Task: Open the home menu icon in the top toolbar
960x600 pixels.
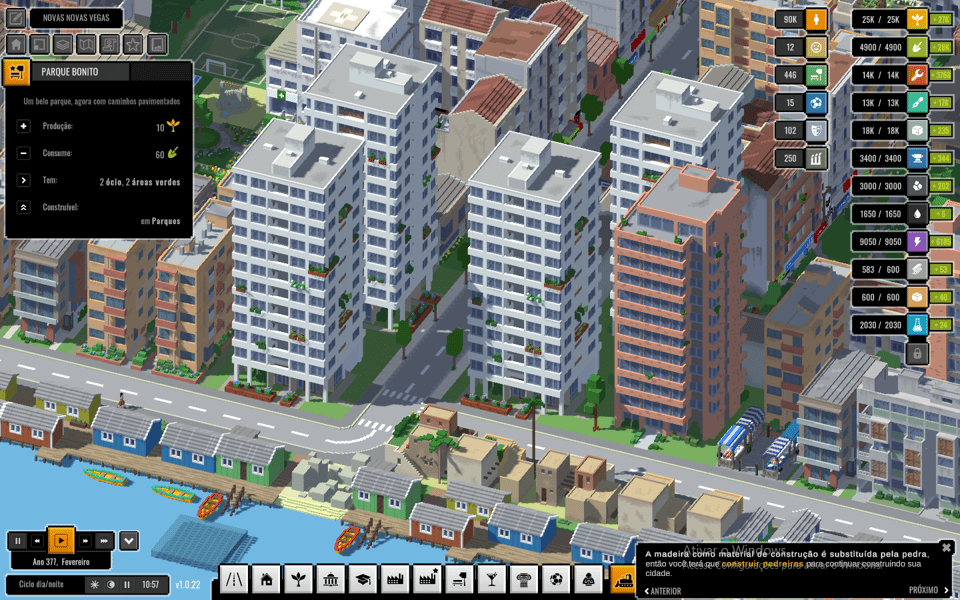Action: (x=16, y=44)
